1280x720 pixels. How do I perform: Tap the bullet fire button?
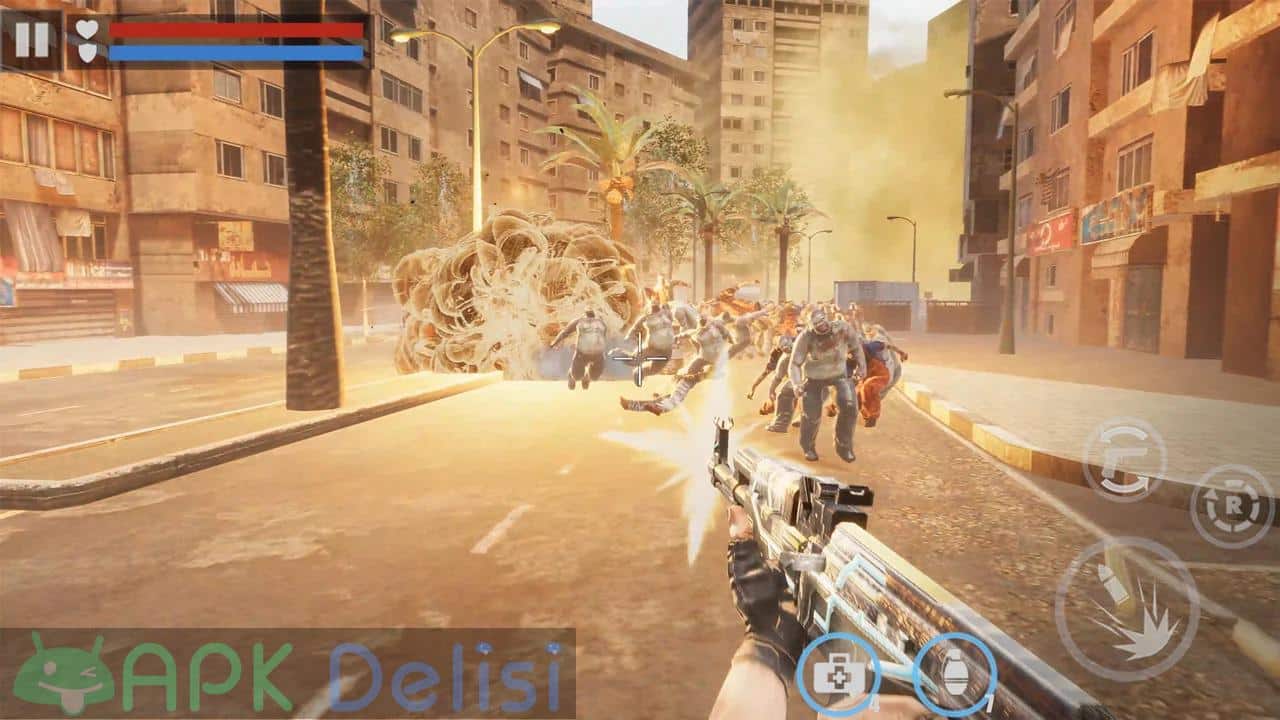coord(1127,609)
